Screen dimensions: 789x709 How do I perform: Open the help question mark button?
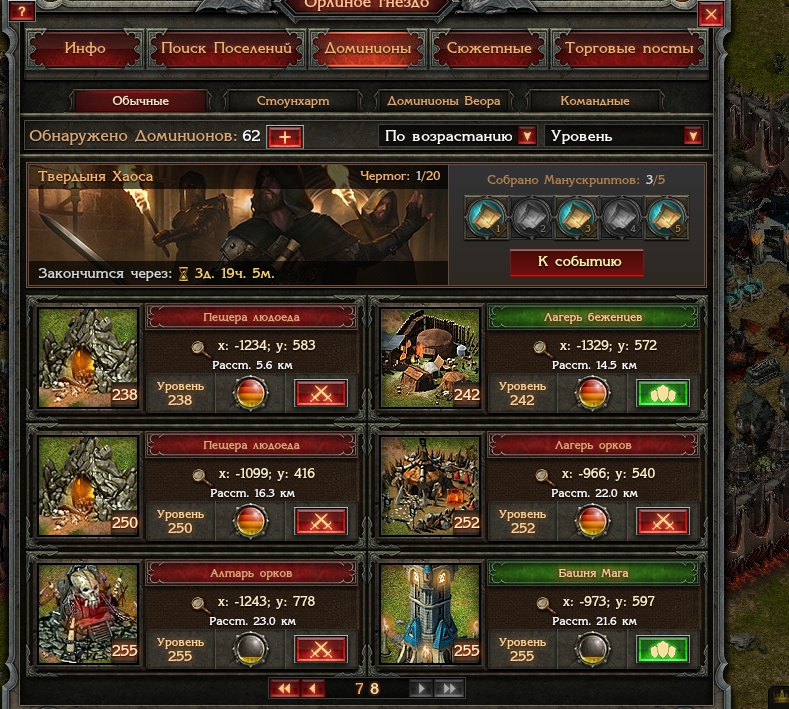(x=21, y=12)
